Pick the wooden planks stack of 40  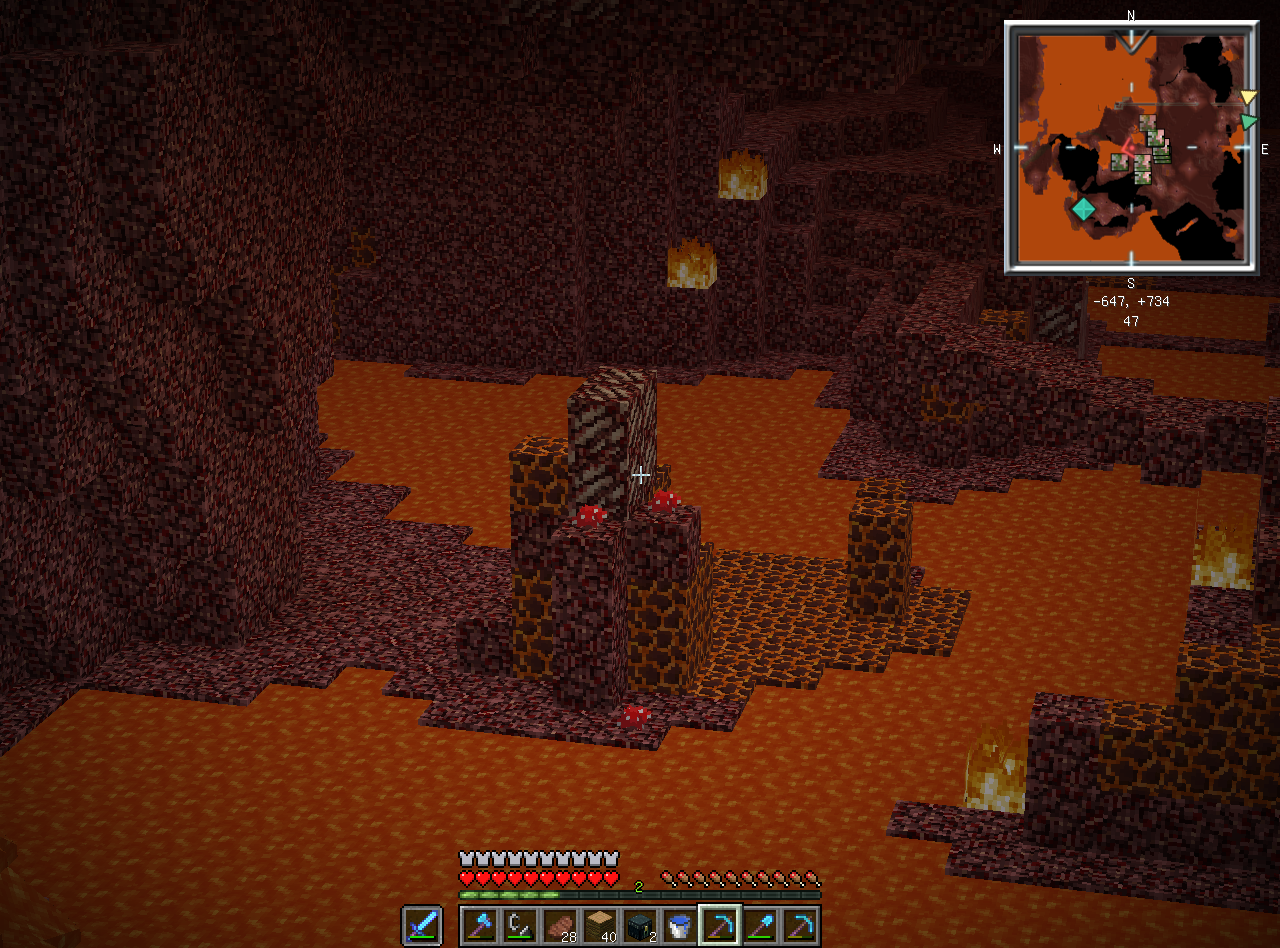pos(601,925)
